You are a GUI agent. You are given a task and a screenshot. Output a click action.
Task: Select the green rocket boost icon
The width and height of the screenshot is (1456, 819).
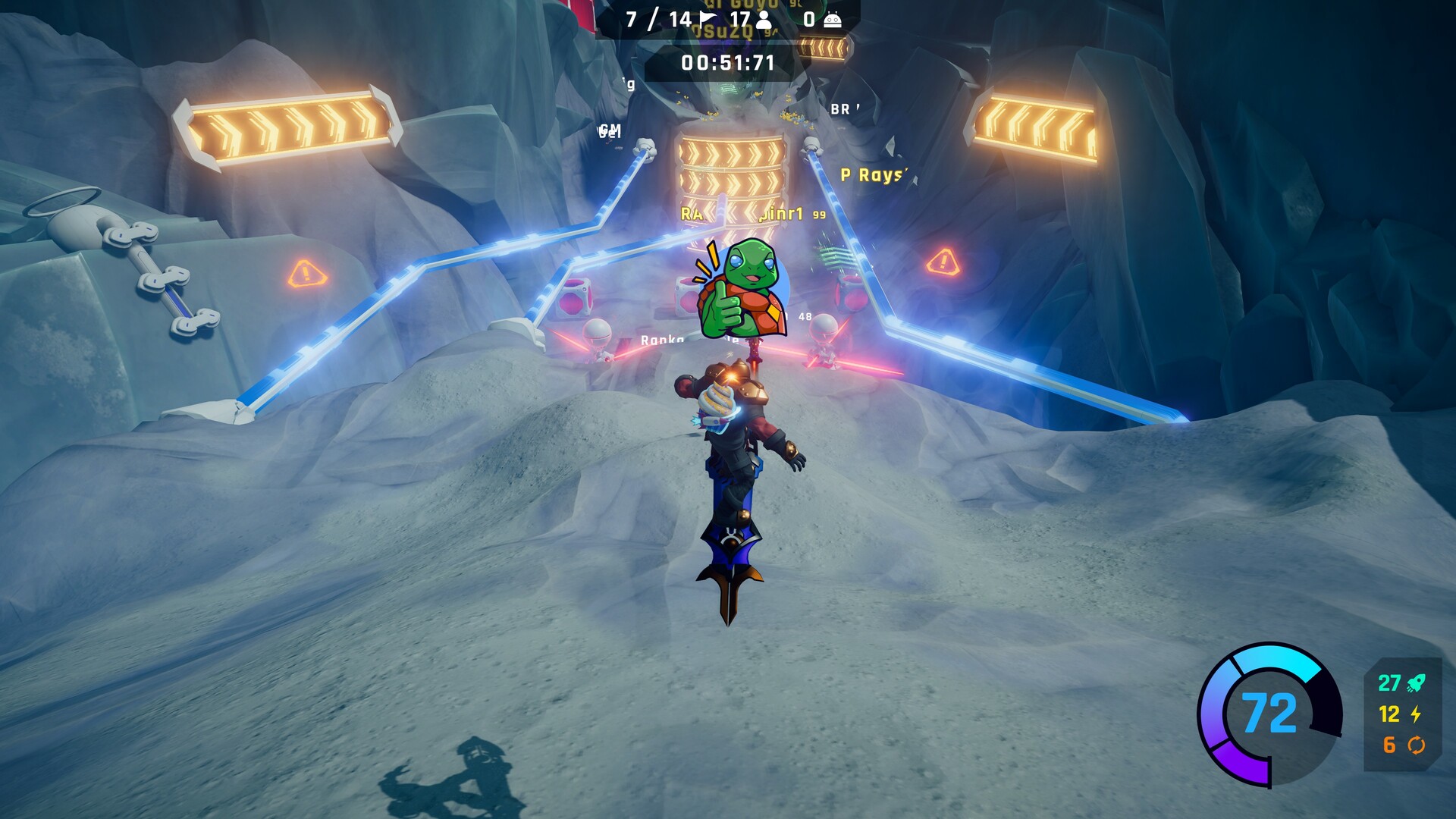coord(1416,683)
